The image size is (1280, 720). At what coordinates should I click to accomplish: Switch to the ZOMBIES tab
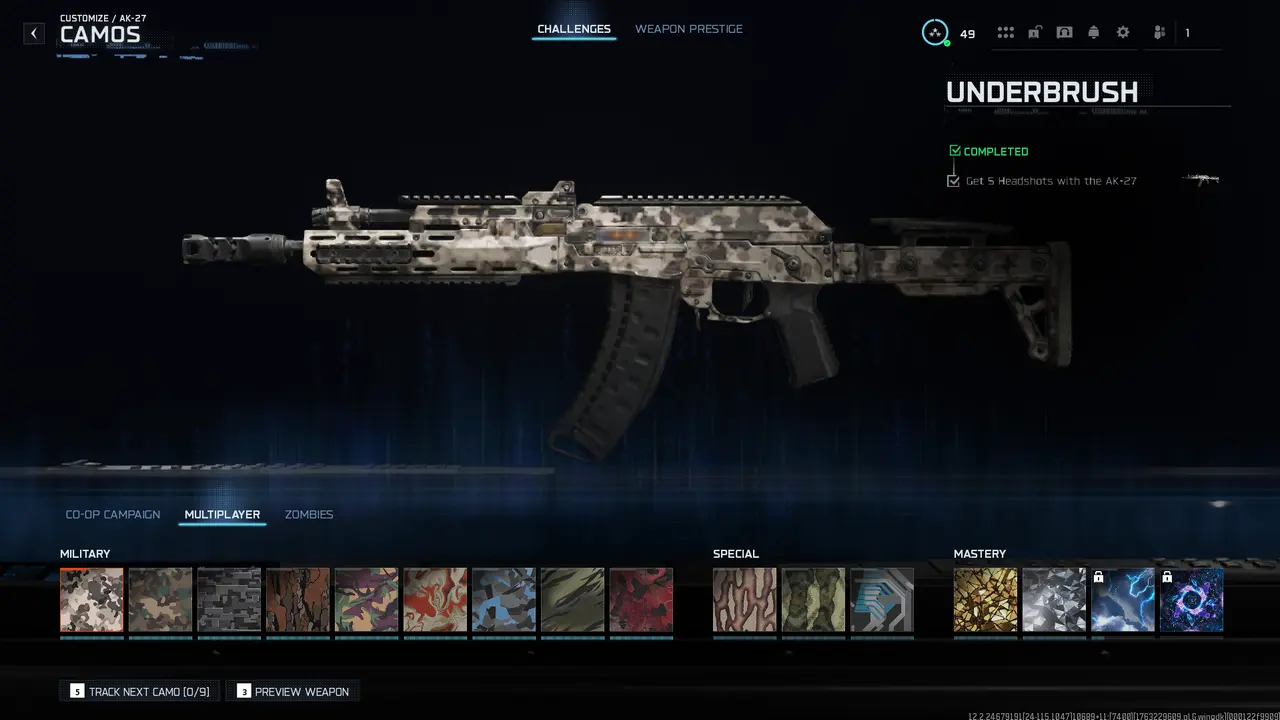pyautogui.click(x=311, y=514)
